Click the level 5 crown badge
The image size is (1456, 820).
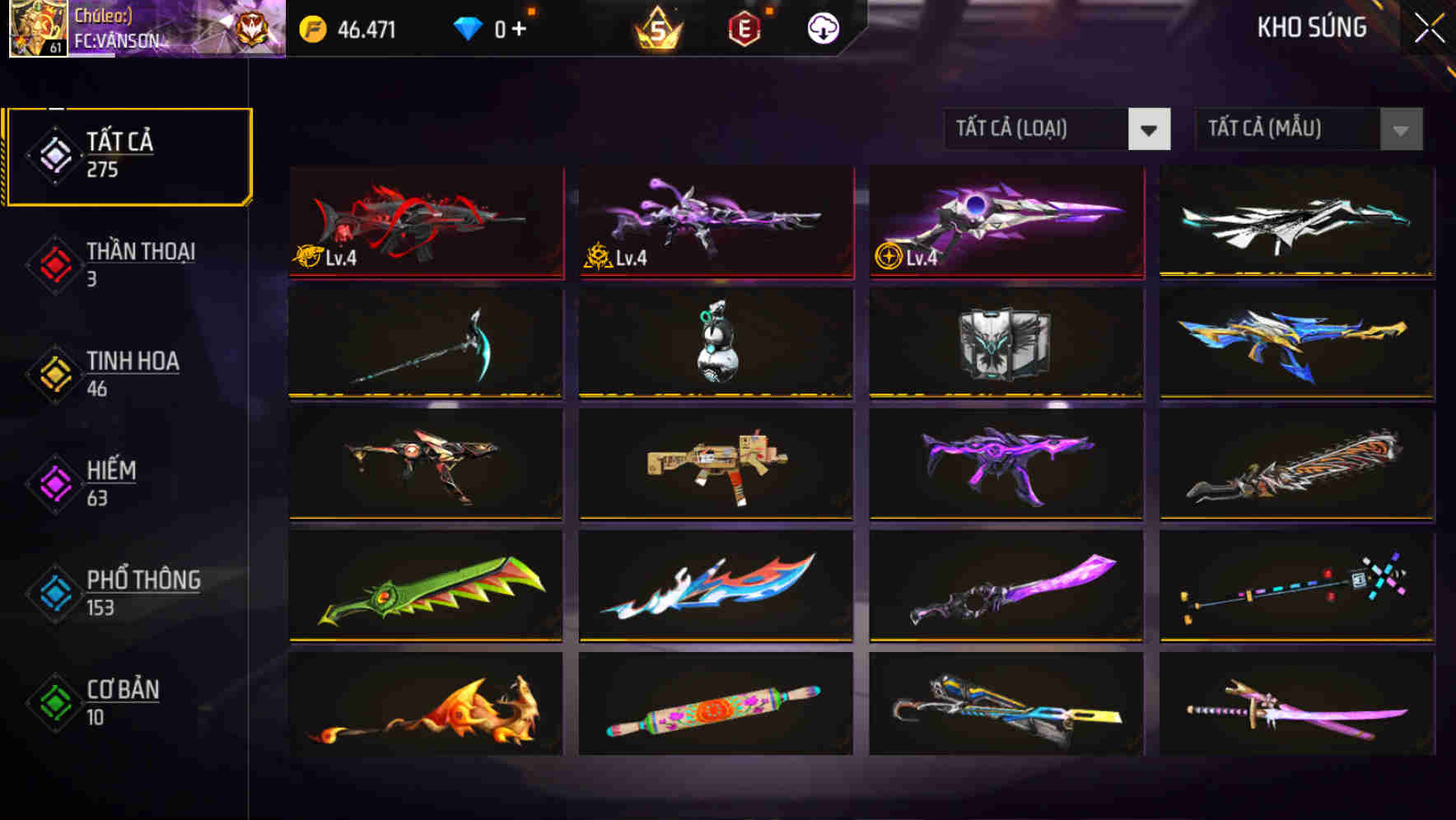click(x=659, y=29)
